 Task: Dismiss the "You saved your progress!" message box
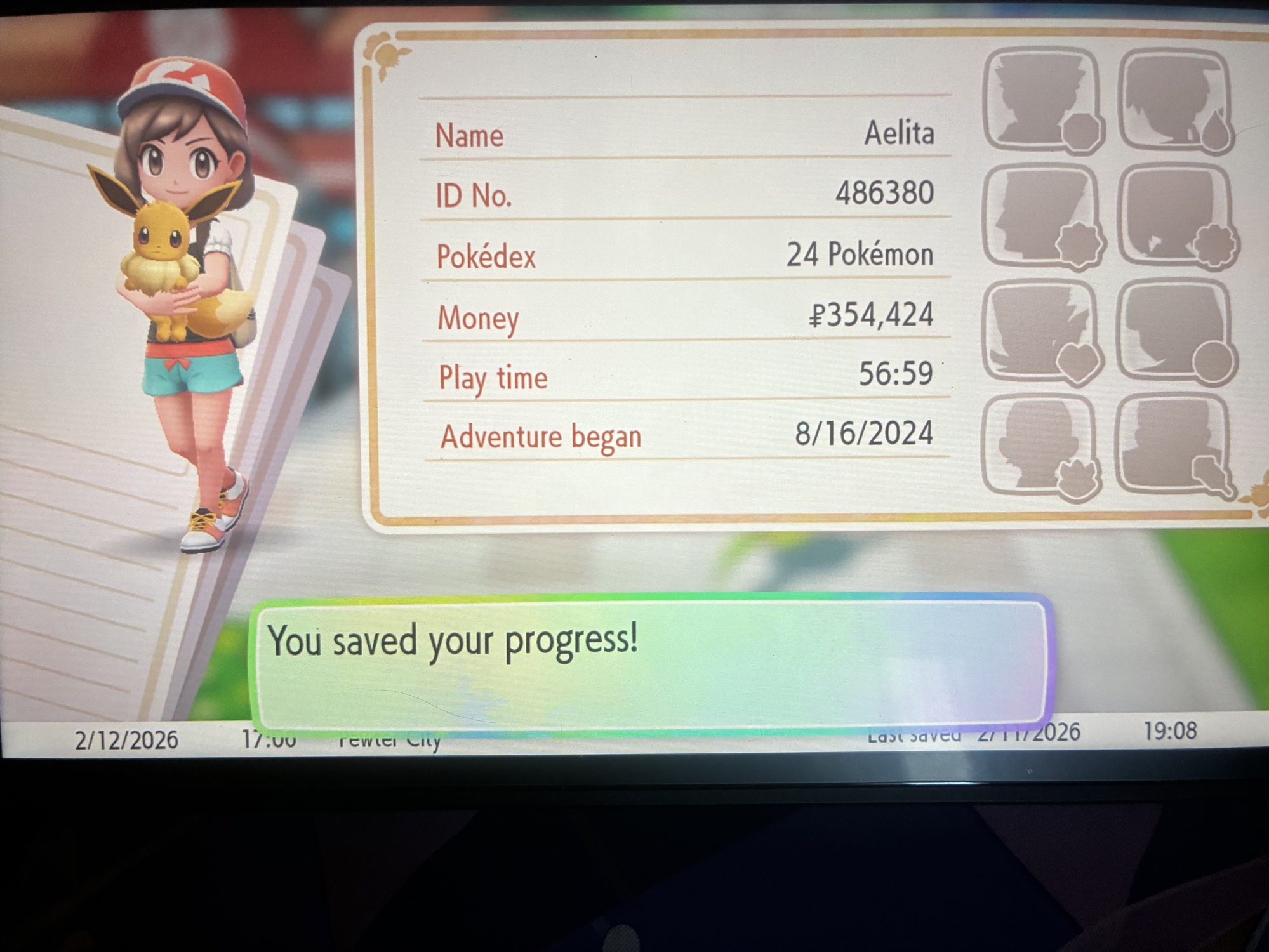point(651,663)
